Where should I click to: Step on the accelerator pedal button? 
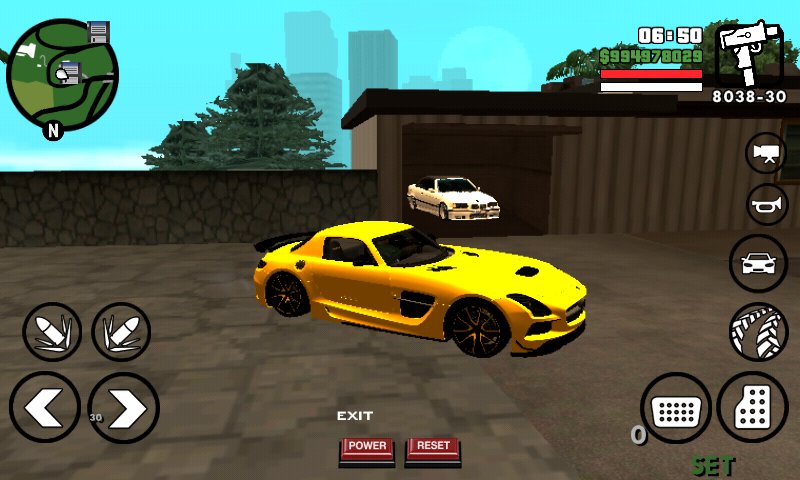753,408
